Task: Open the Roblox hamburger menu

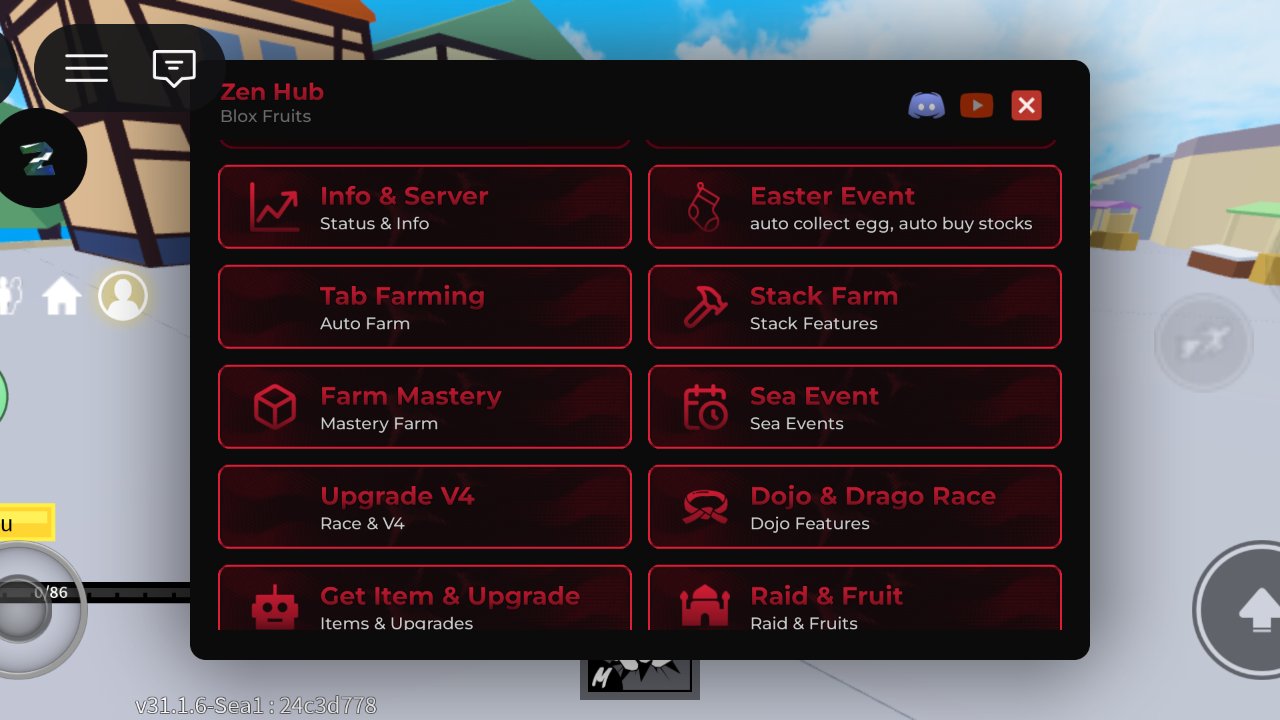Action: [x=86, y=68]
